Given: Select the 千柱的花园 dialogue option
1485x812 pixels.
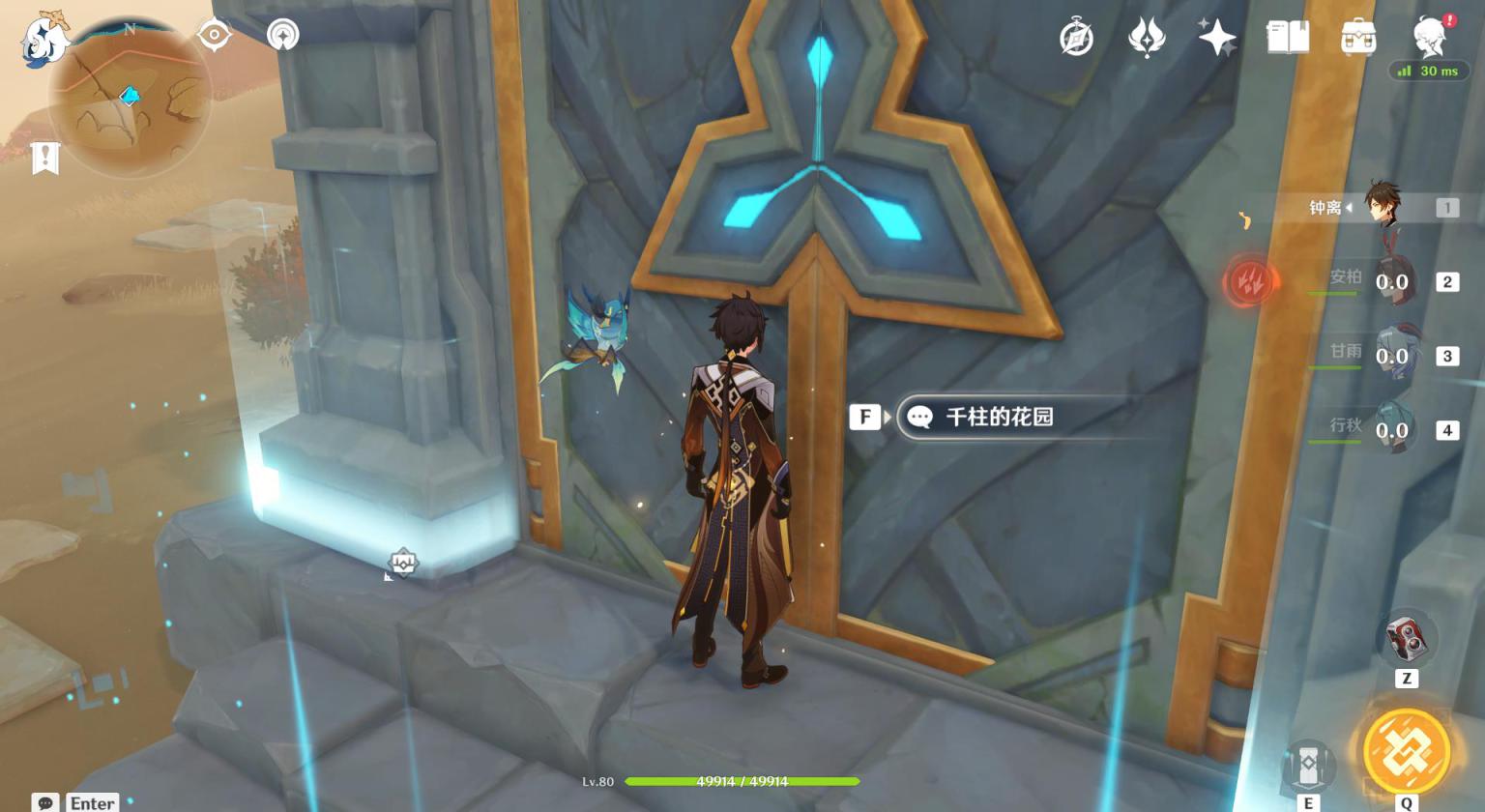Looking at the screenshot, I should coord(999,417).
